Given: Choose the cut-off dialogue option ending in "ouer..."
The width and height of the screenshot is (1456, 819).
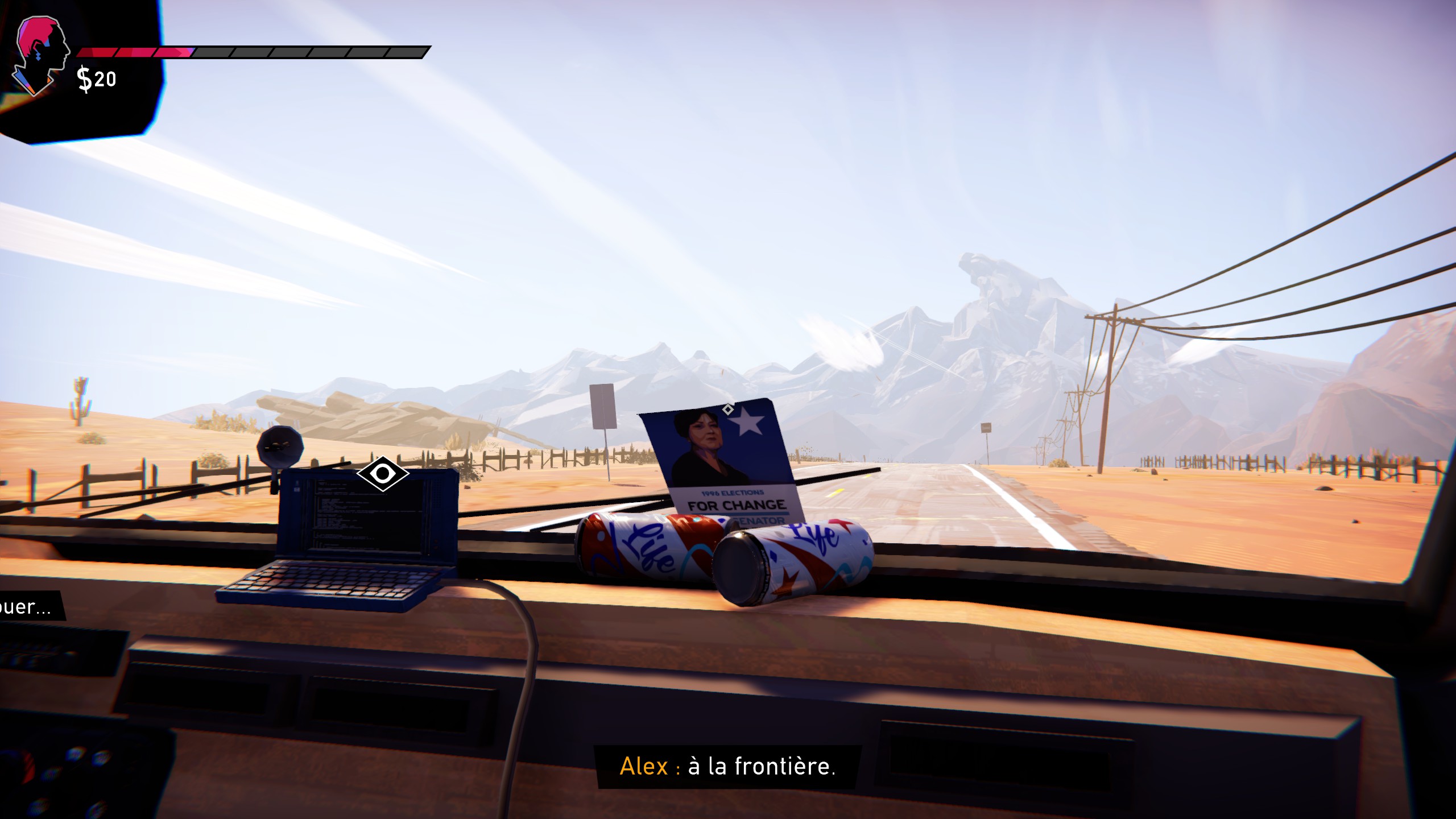Looking at the screenshot, I should click(27, 606).
